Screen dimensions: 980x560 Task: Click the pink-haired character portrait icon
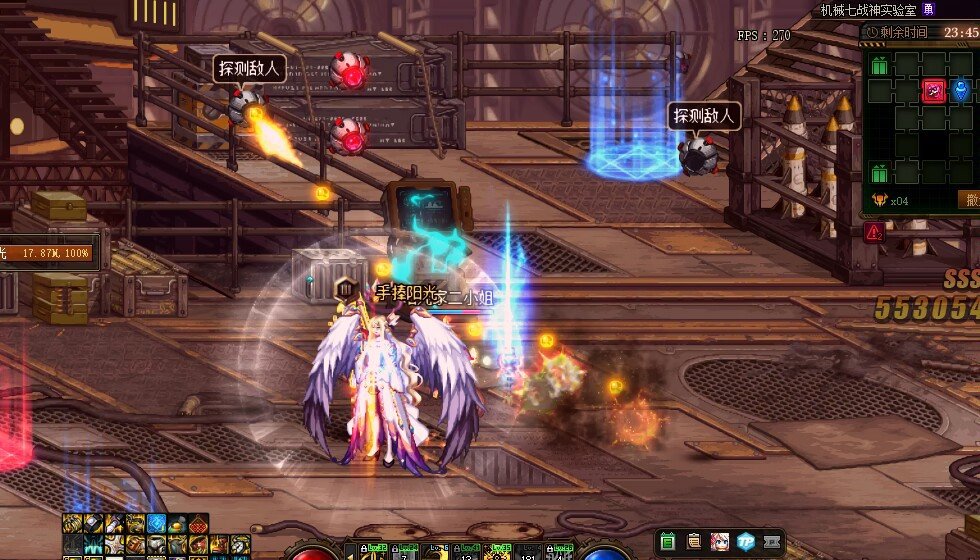(718, 541)
